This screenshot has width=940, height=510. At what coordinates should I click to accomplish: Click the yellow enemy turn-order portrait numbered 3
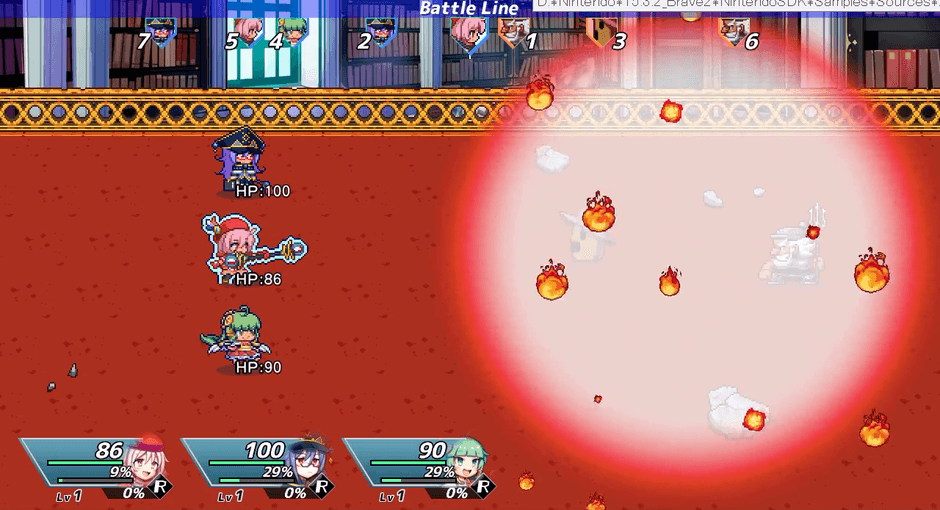(x=601, y=32)
